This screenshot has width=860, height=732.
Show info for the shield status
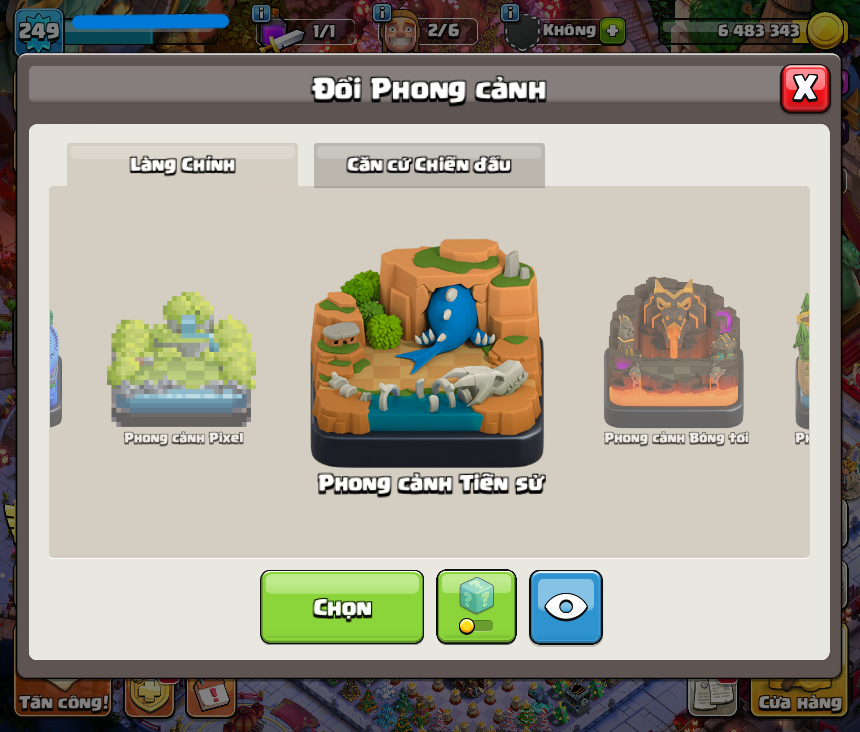tap(510, 13)
